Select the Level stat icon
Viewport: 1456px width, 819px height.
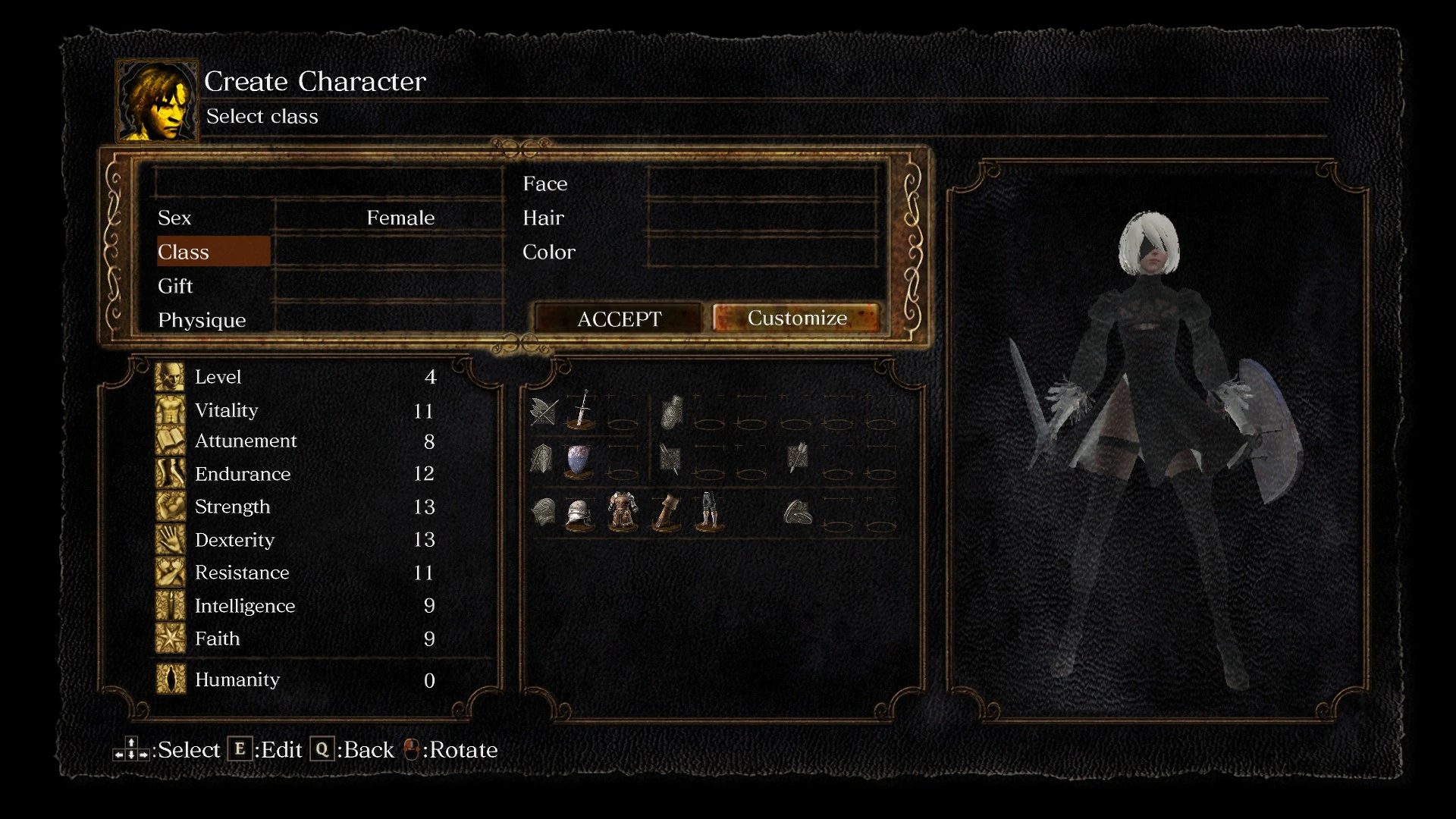point(169,376)
